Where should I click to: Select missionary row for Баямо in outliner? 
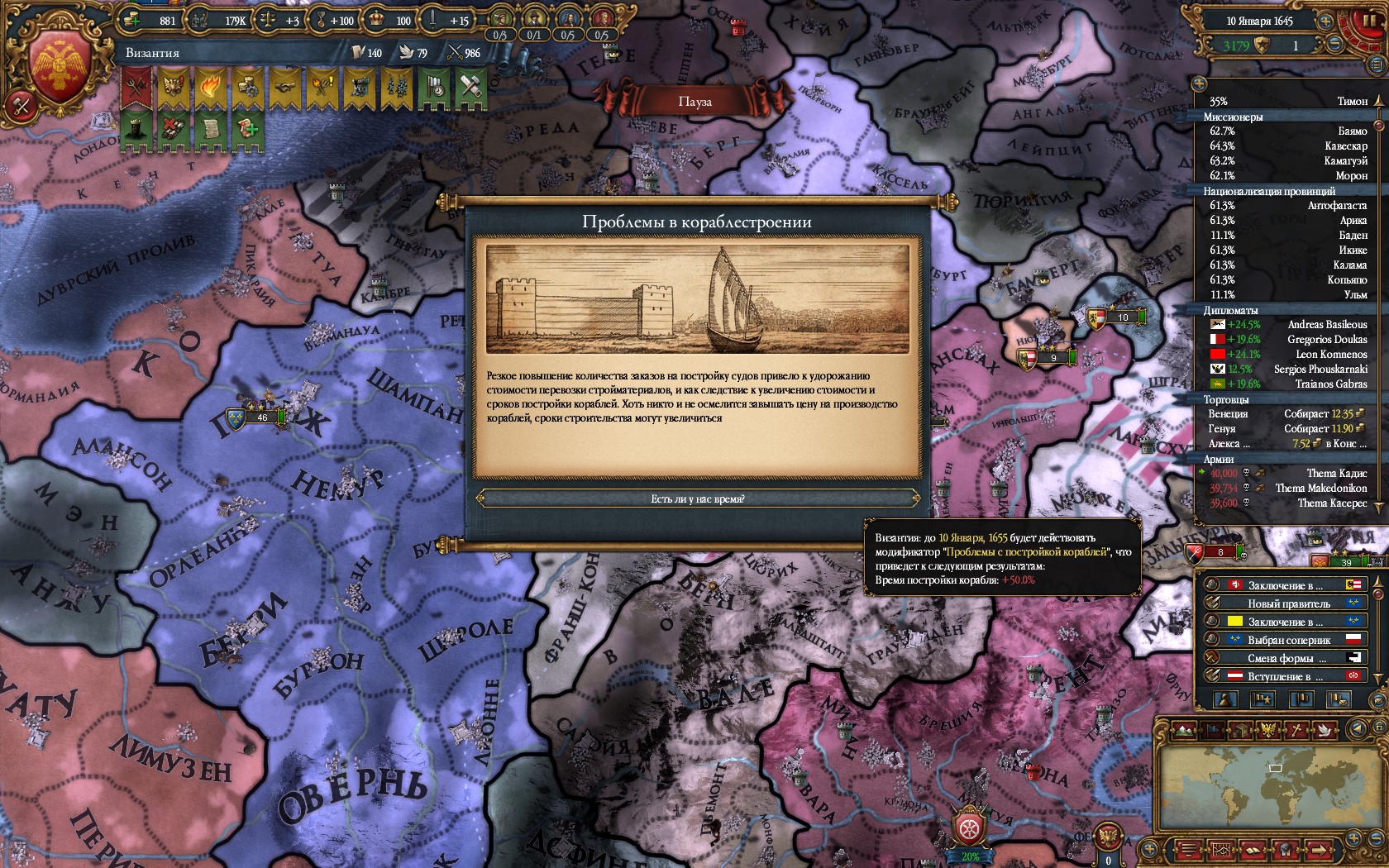(x=1287, y=131)
